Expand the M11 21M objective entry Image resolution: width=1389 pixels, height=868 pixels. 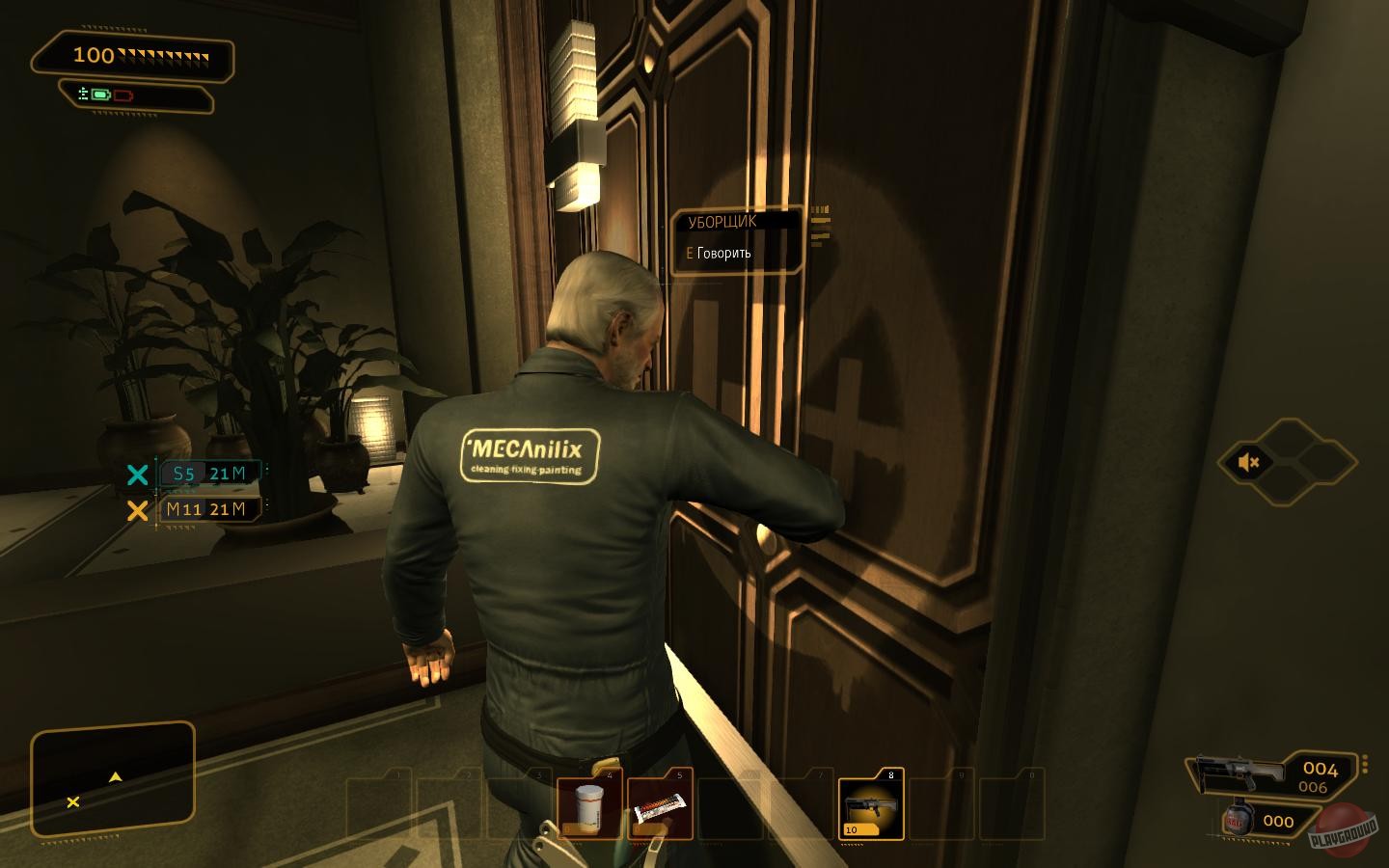tap(207, 509)
